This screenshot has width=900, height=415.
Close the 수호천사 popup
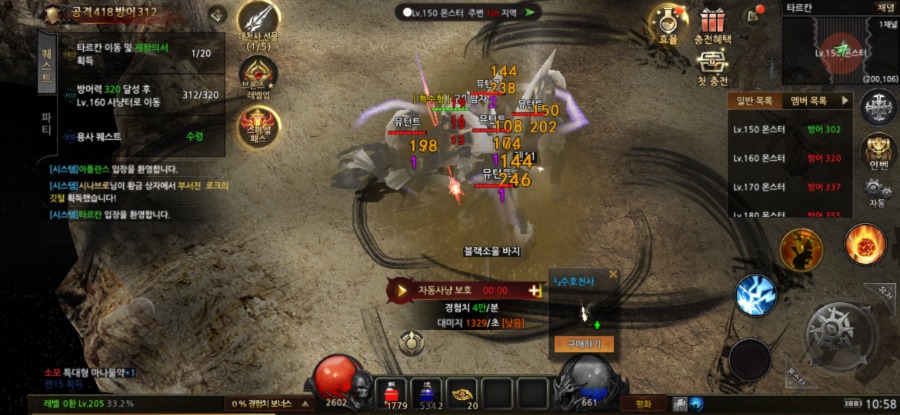point(613,273)
